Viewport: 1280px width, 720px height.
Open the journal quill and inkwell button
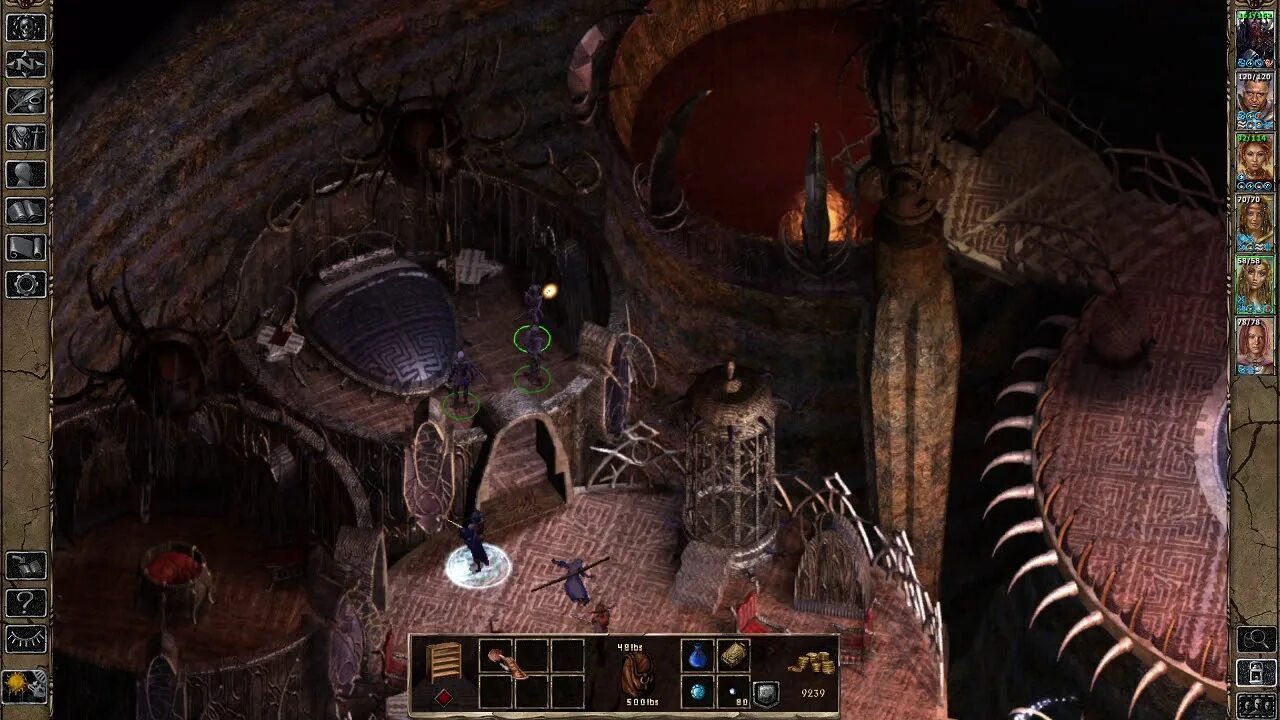click(x=26, y=101)
